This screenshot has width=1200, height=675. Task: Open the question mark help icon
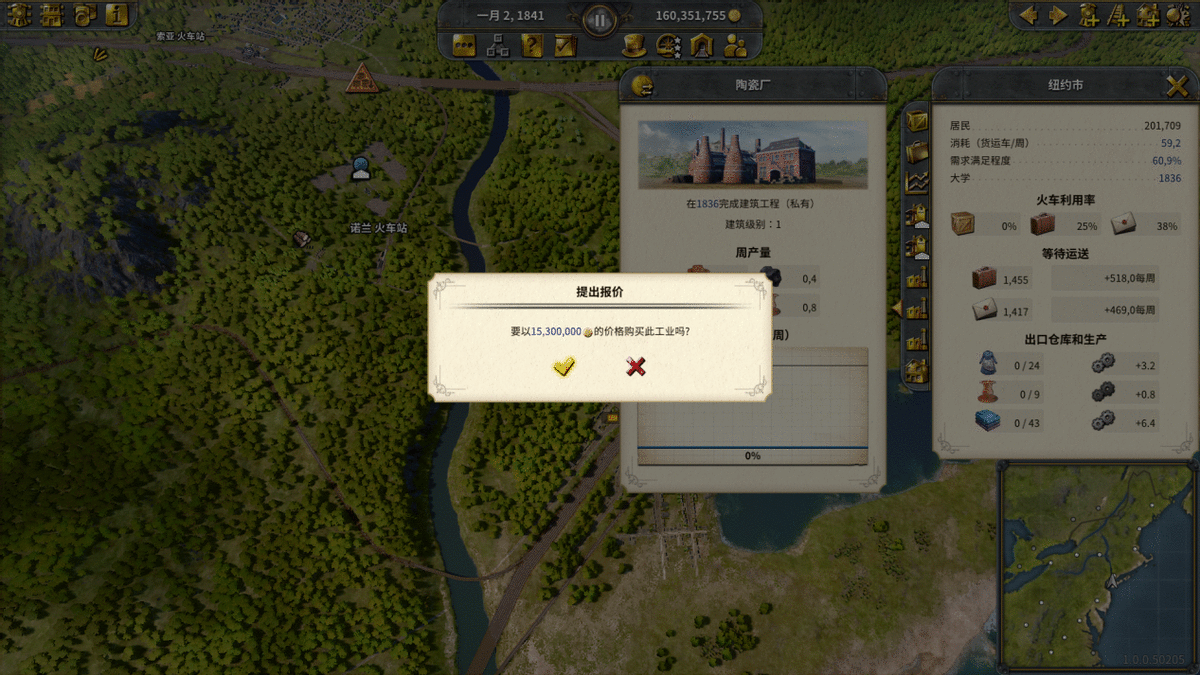pyautogui.click(x=532, y=45)
